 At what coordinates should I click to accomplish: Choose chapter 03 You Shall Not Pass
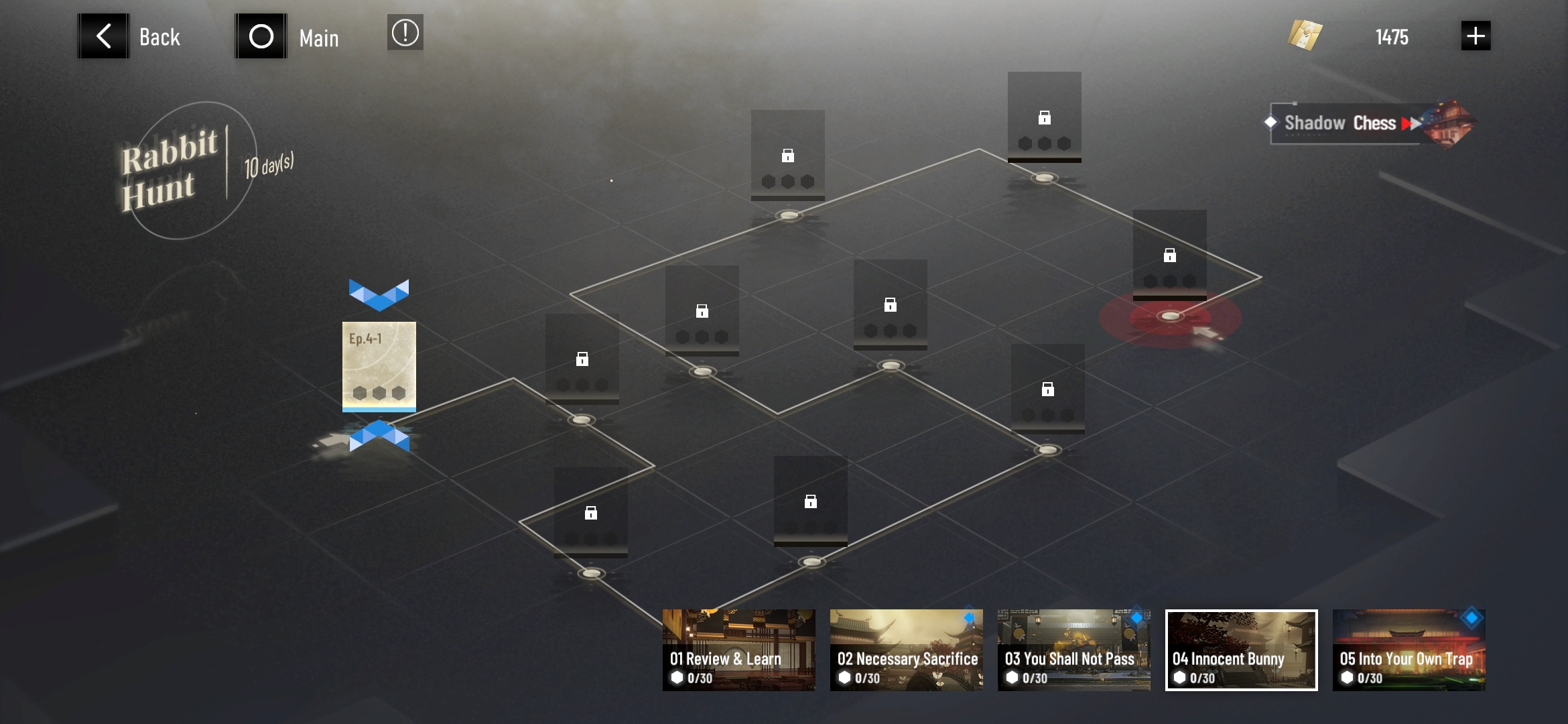point(1073,650)
